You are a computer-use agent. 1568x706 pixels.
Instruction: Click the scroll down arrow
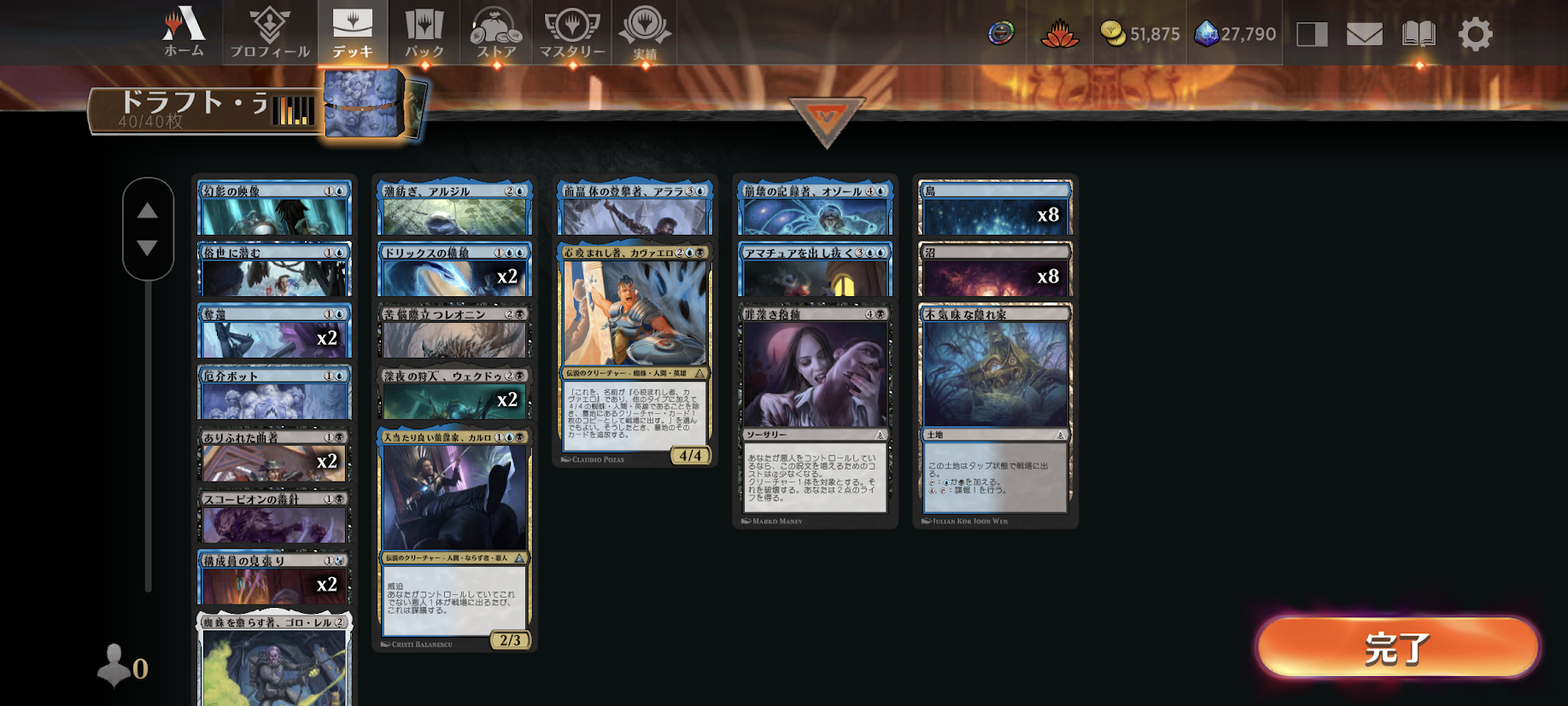pos(148,248)
